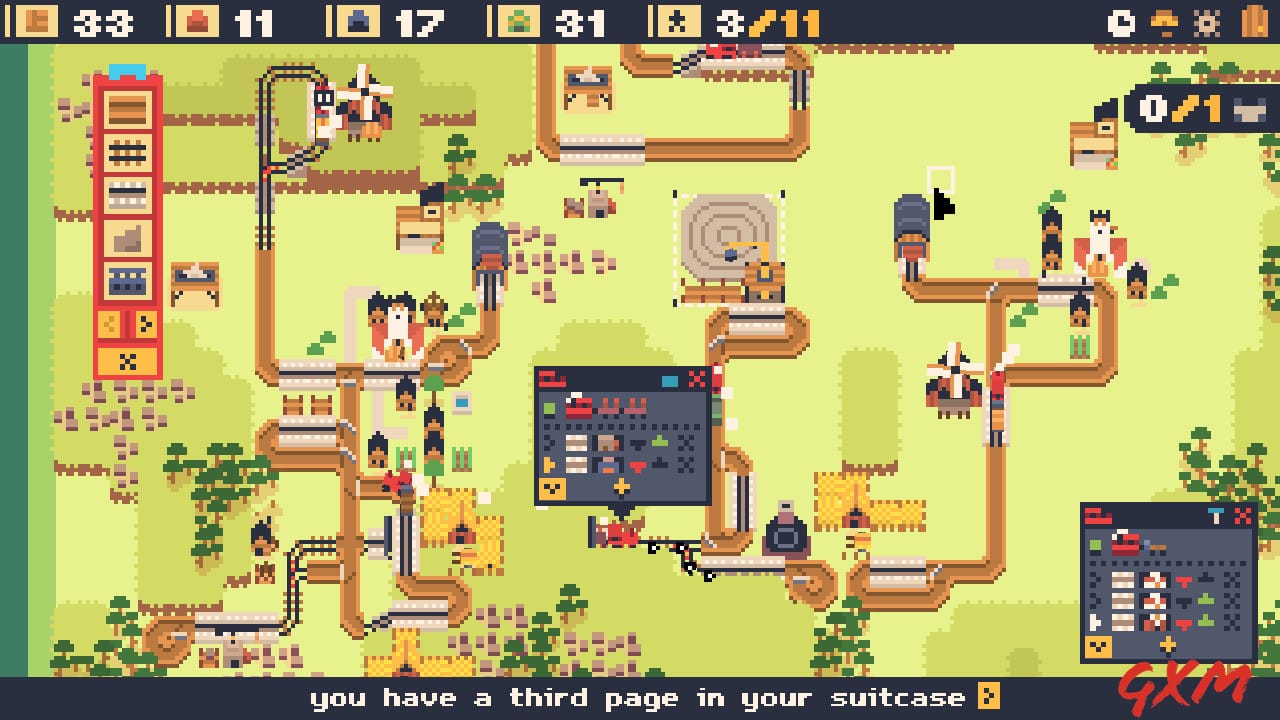Click the X button below the build menu
Image resolution: width=1280 pixels, height=720 pixels.
point(128,360)
